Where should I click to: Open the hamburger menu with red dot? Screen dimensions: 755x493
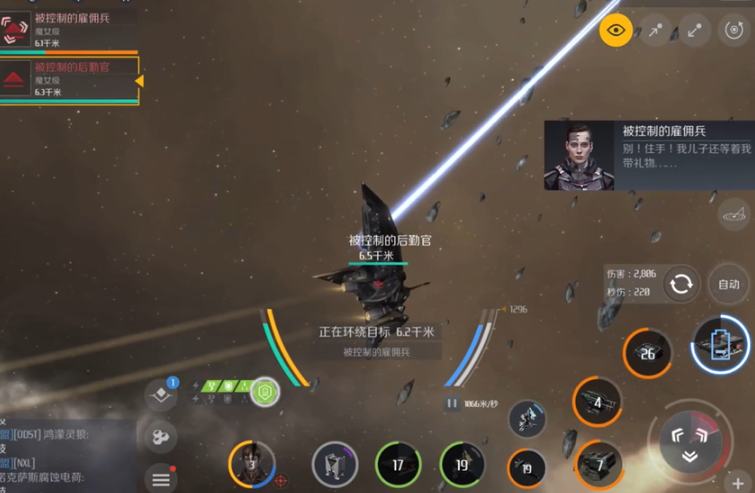pos(160,479)
